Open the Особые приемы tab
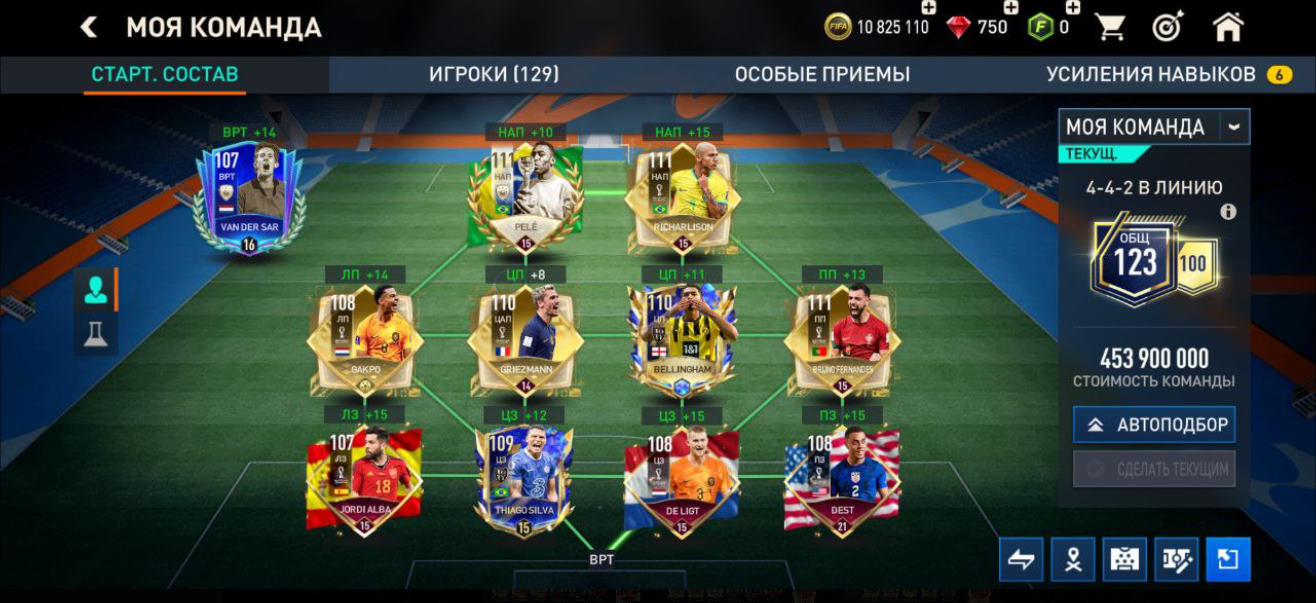The height and width of the screenshot is (603, 1316). point(822,74)
